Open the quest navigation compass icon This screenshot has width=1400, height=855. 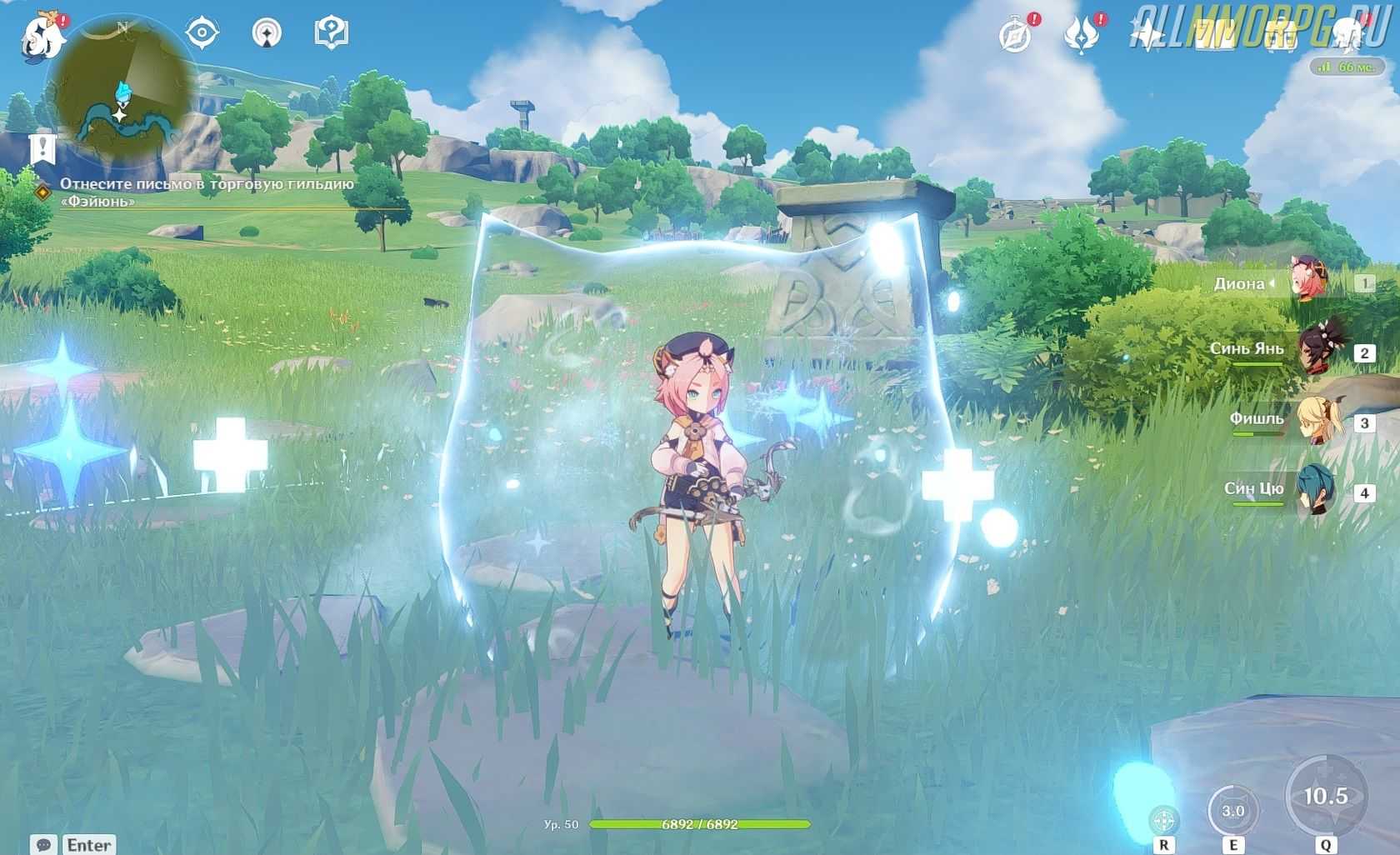click(267, 32)
